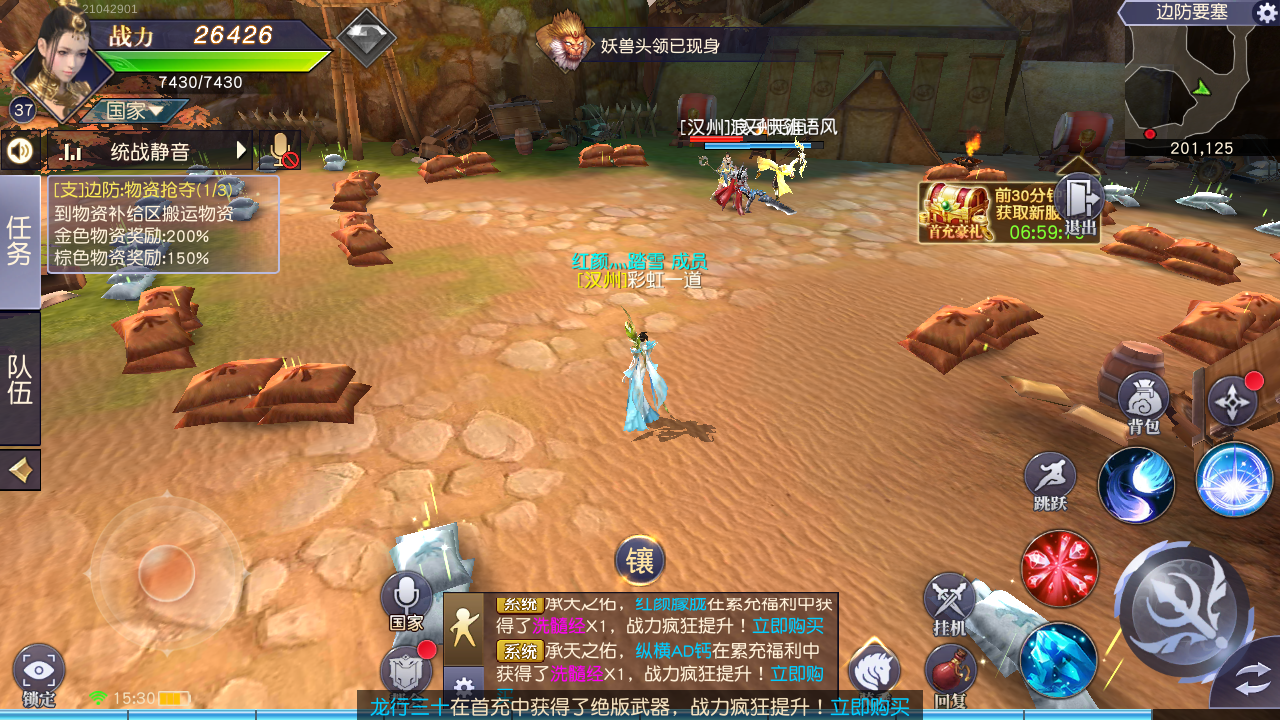Image resolution: width=1280 pixels, height=720 pixels.
Task: Open settings via the gear icon
Action: pyautogui.click(x=1265, y=13)
